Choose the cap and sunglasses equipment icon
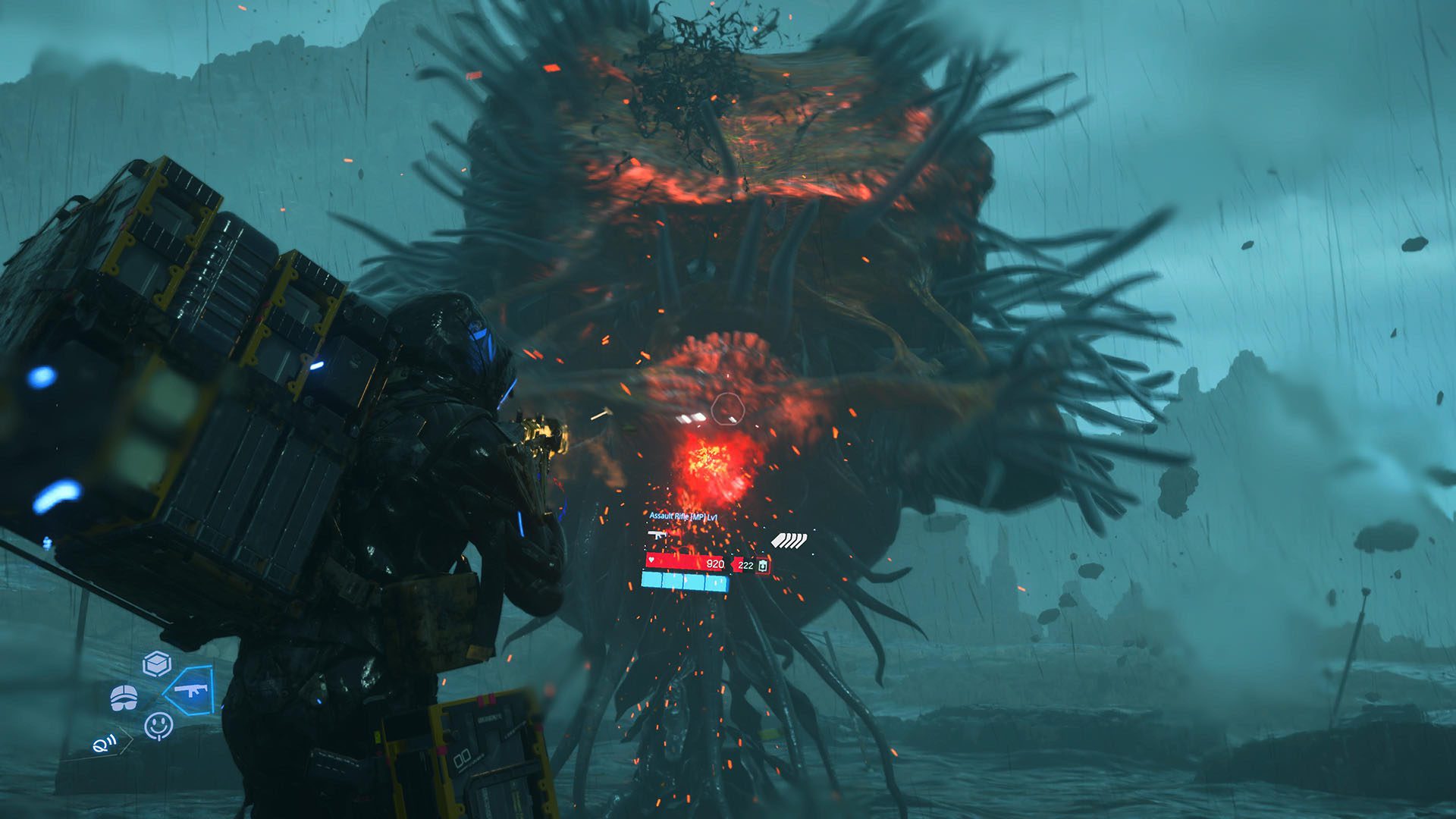This screenshot has height=819, width=1456. tap(124, 698)
